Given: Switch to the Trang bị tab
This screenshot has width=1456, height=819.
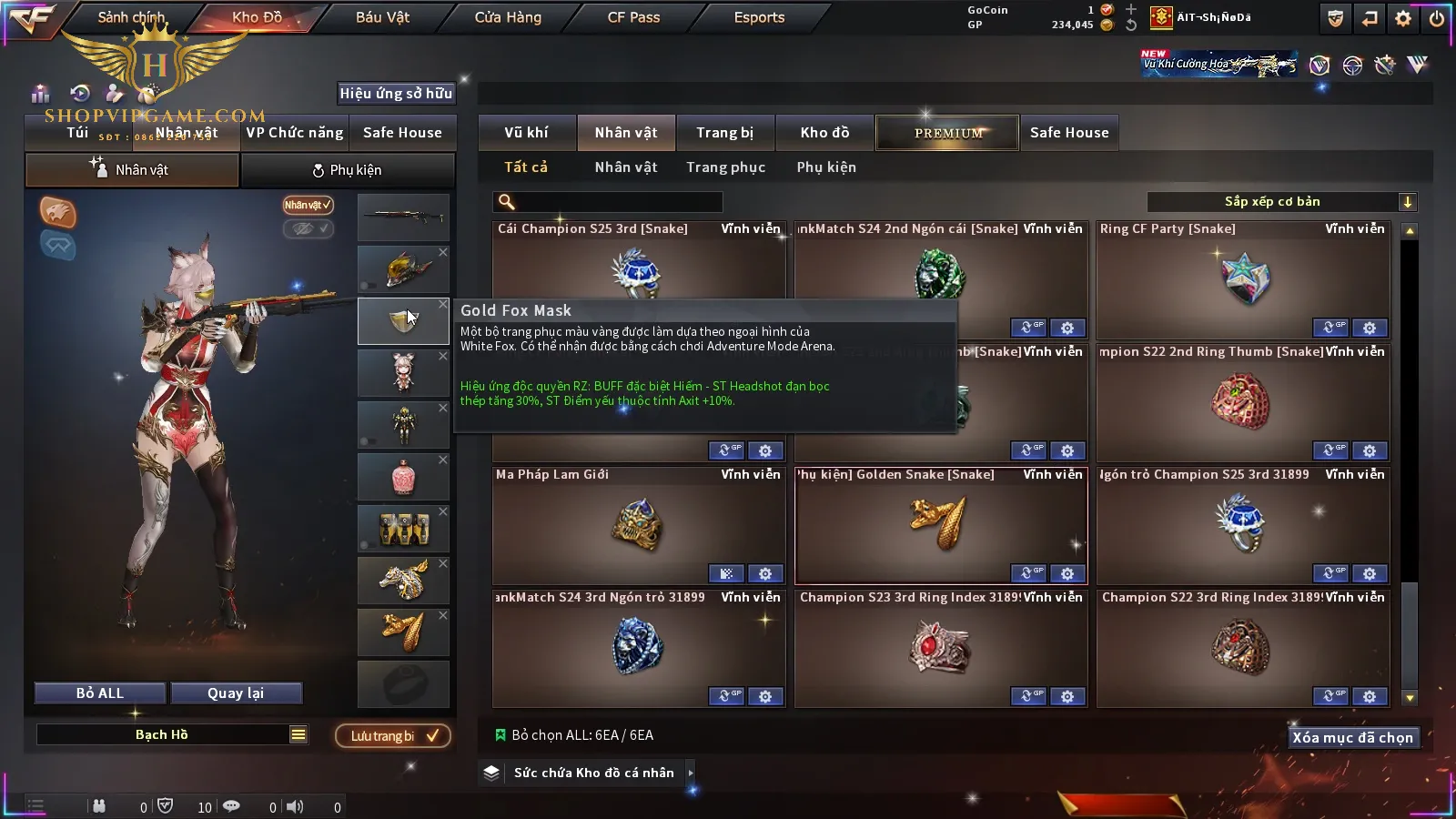Looking at the screenshot, I should coord(724,133).
